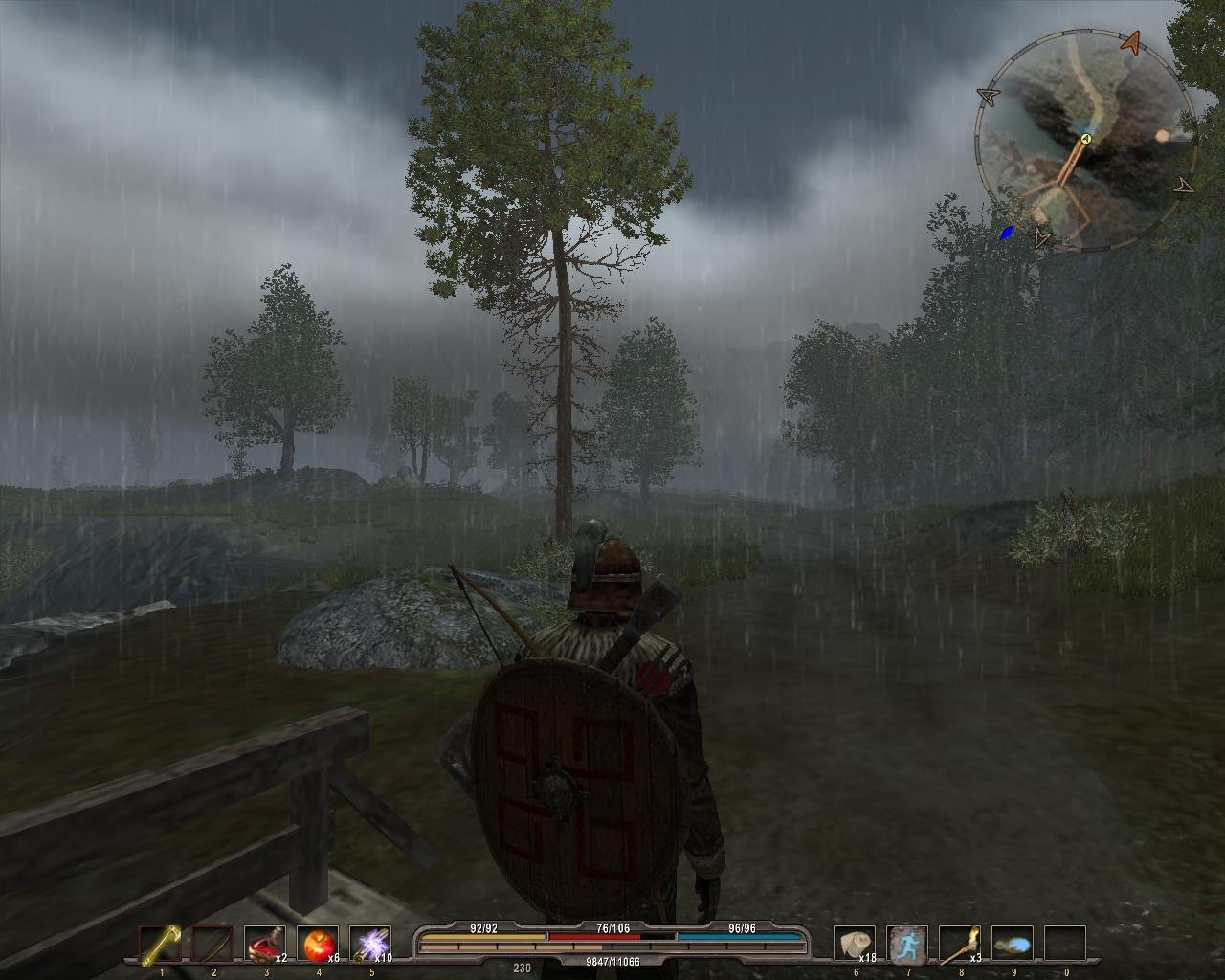
Task: Use the bandage roll in slot 6
Action: click(x=854, y=946)
